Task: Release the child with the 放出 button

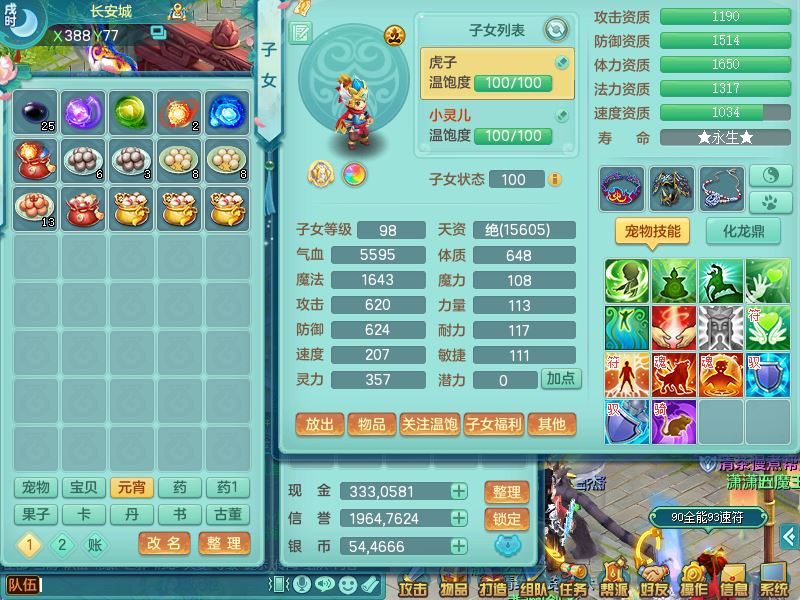Action: 320,424
